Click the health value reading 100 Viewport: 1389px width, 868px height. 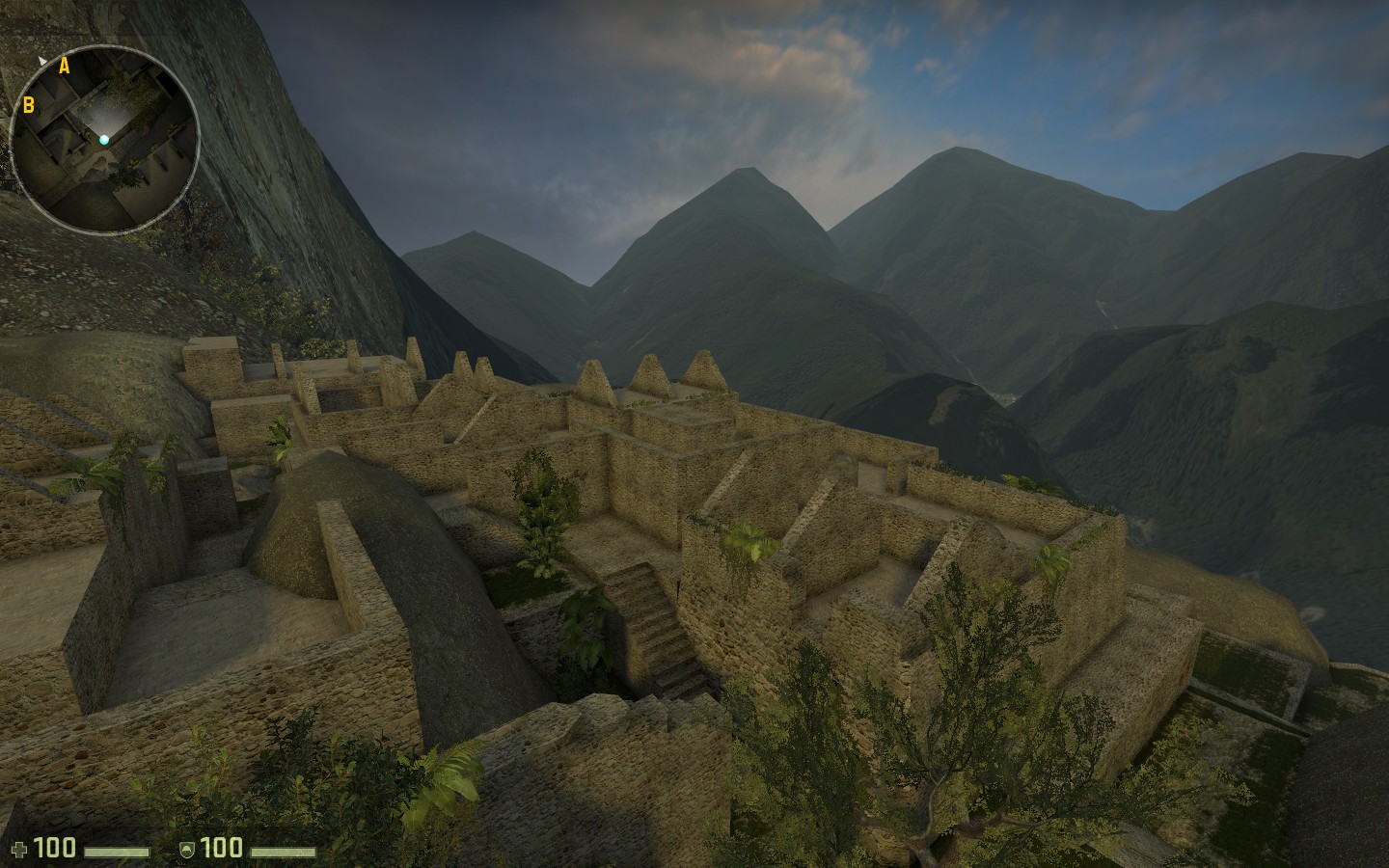coord(54,848)
